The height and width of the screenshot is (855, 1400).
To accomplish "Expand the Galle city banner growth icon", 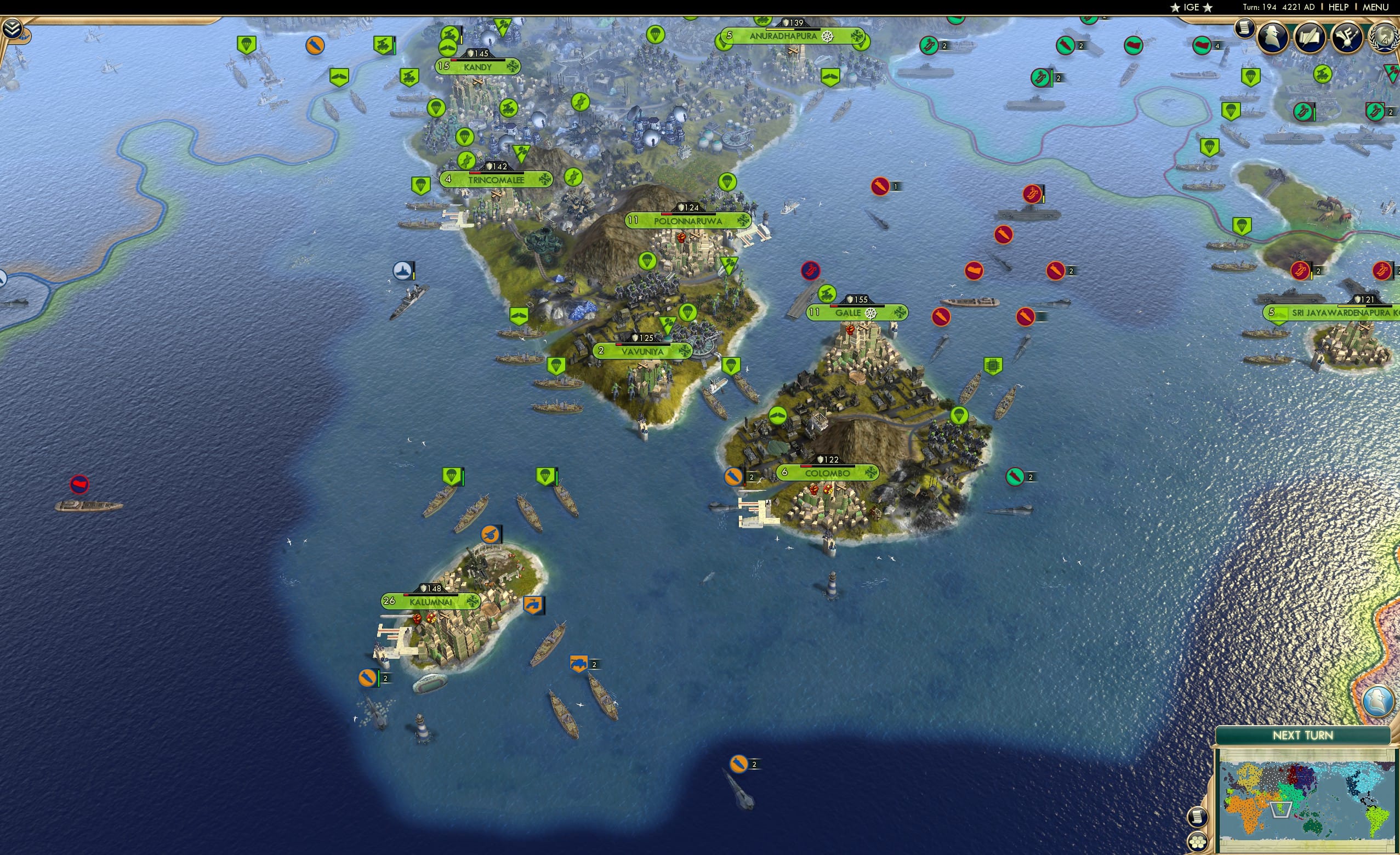I will 815,312.
